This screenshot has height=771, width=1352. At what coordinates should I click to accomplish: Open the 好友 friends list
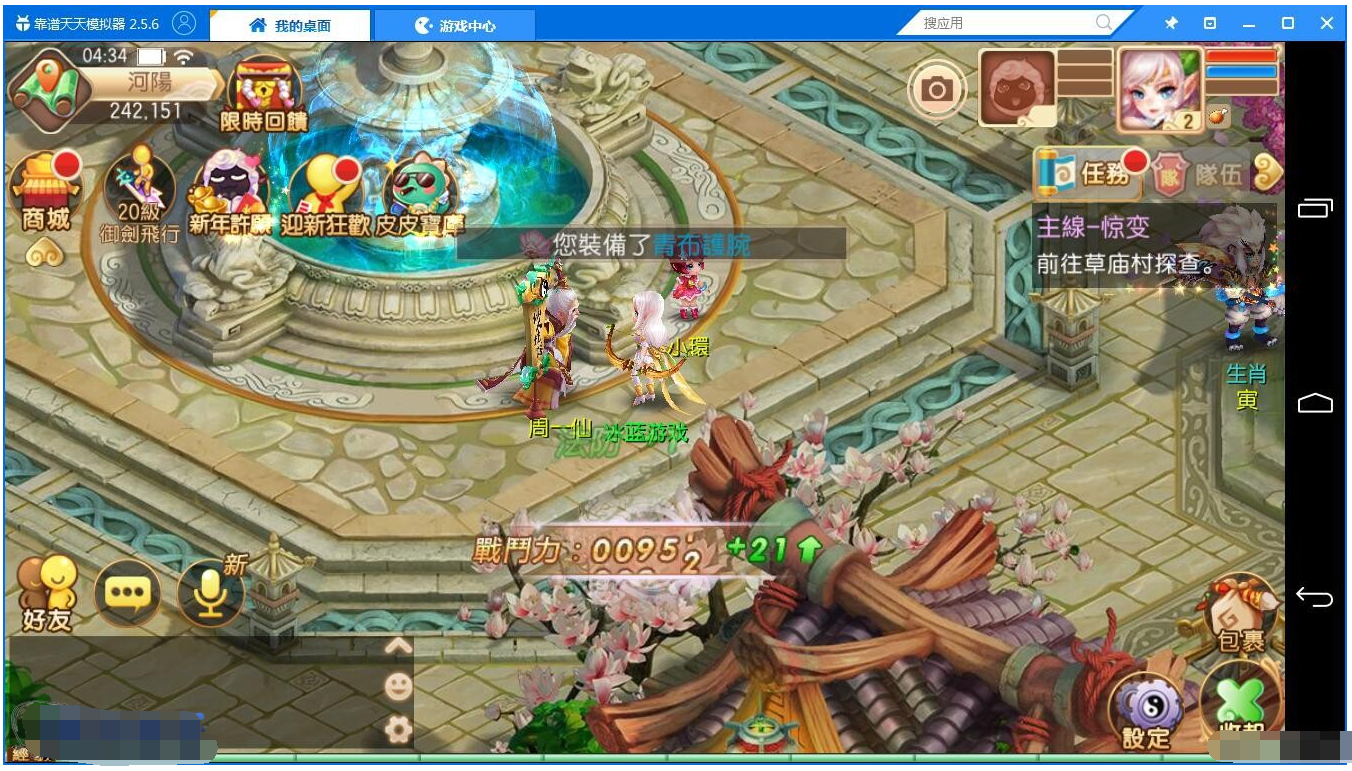(47, 595)
